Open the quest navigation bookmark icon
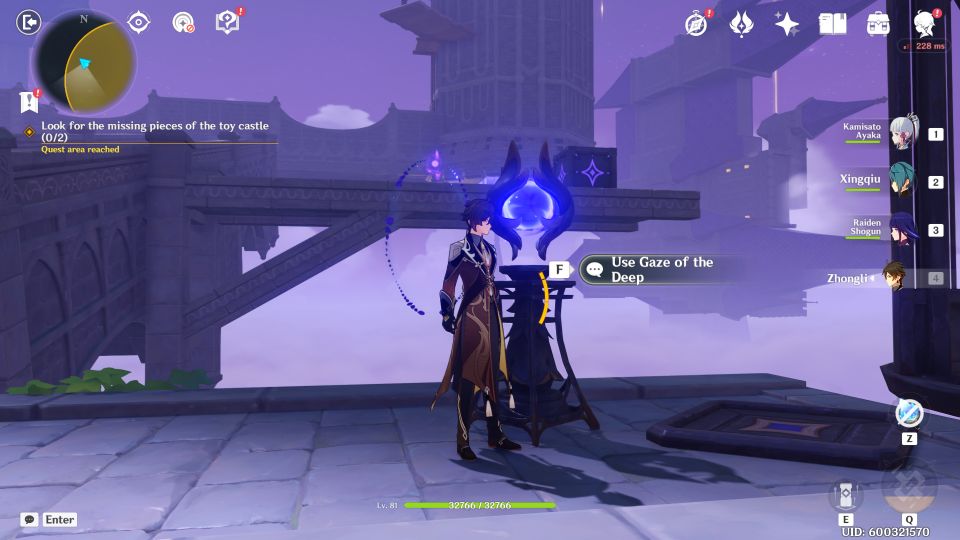 pyautogui.click(x=28, y=101)
